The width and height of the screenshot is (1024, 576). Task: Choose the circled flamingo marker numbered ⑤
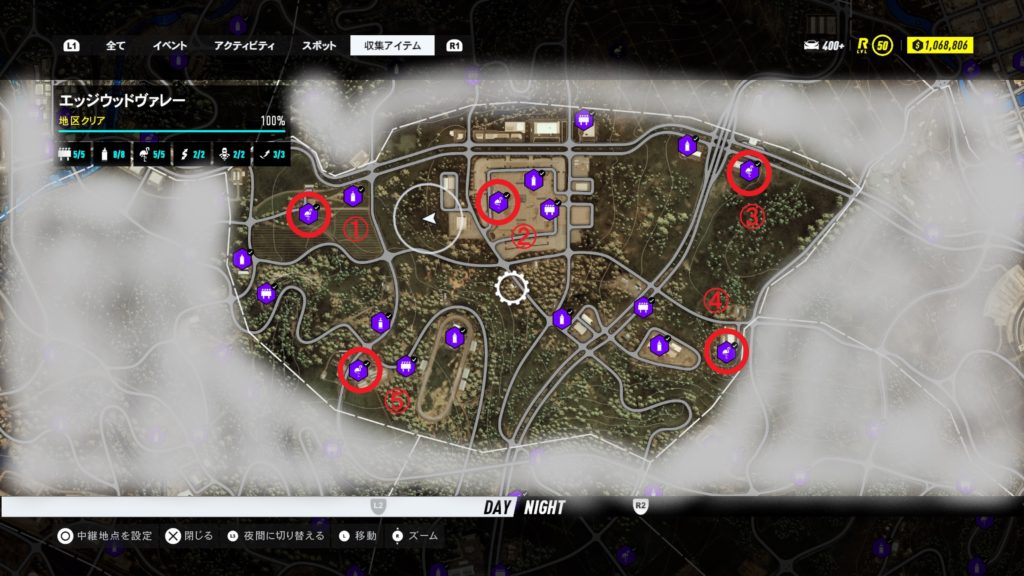pos(360,370)
